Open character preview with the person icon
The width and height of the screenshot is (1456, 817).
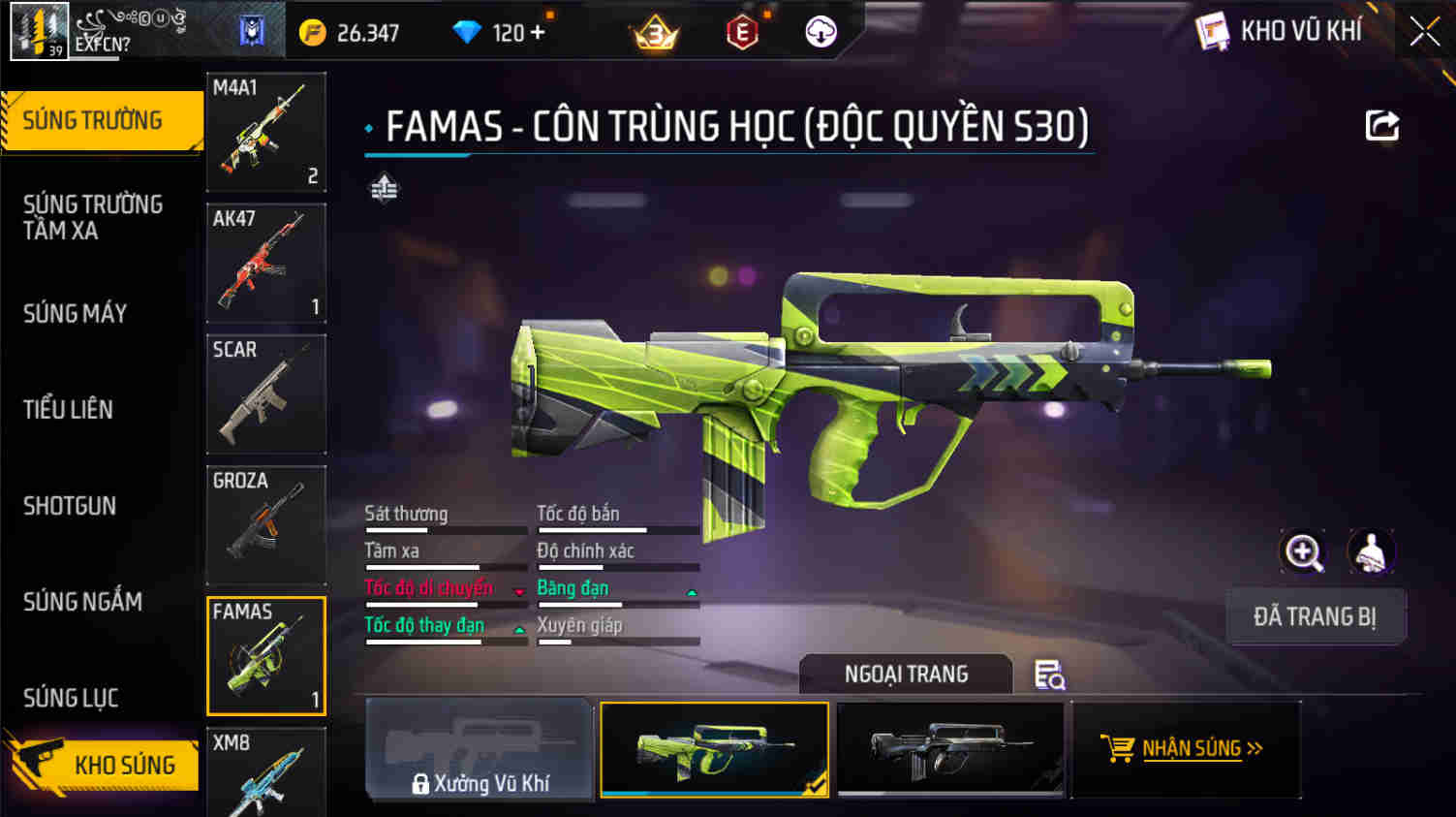1371,552
